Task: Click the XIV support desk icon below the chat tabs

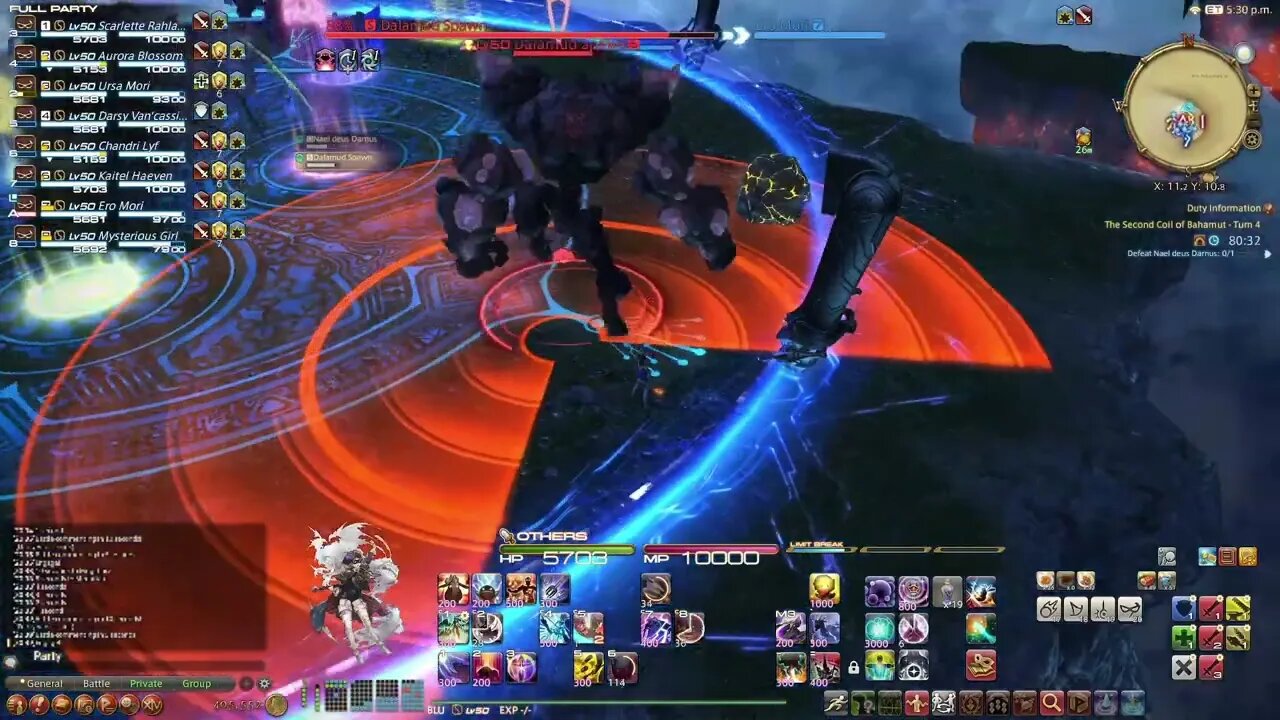Action: pos(151,704)
